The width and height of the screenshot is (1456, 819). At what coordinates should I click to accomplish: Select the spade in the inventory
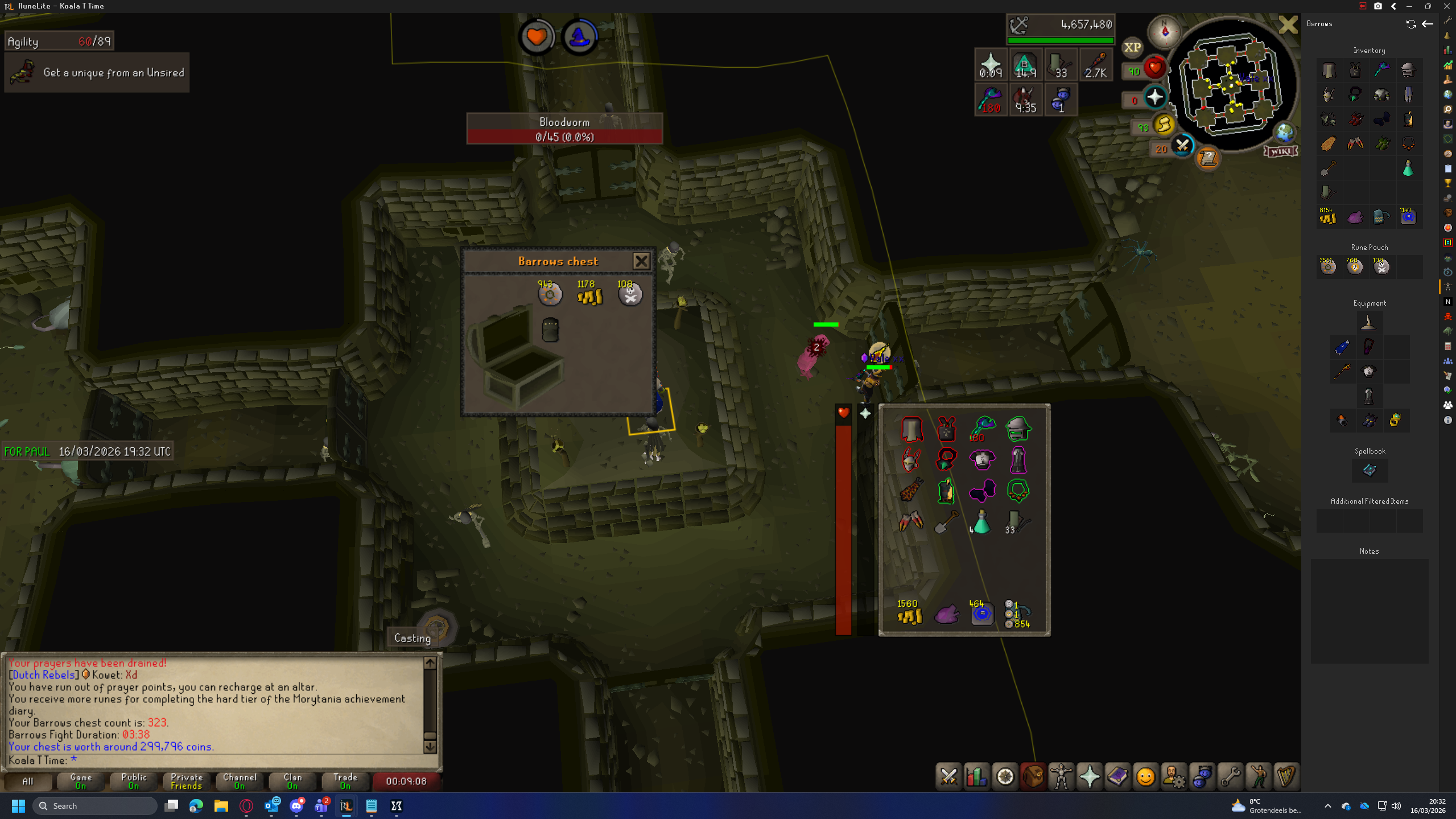tap(946, 522)
